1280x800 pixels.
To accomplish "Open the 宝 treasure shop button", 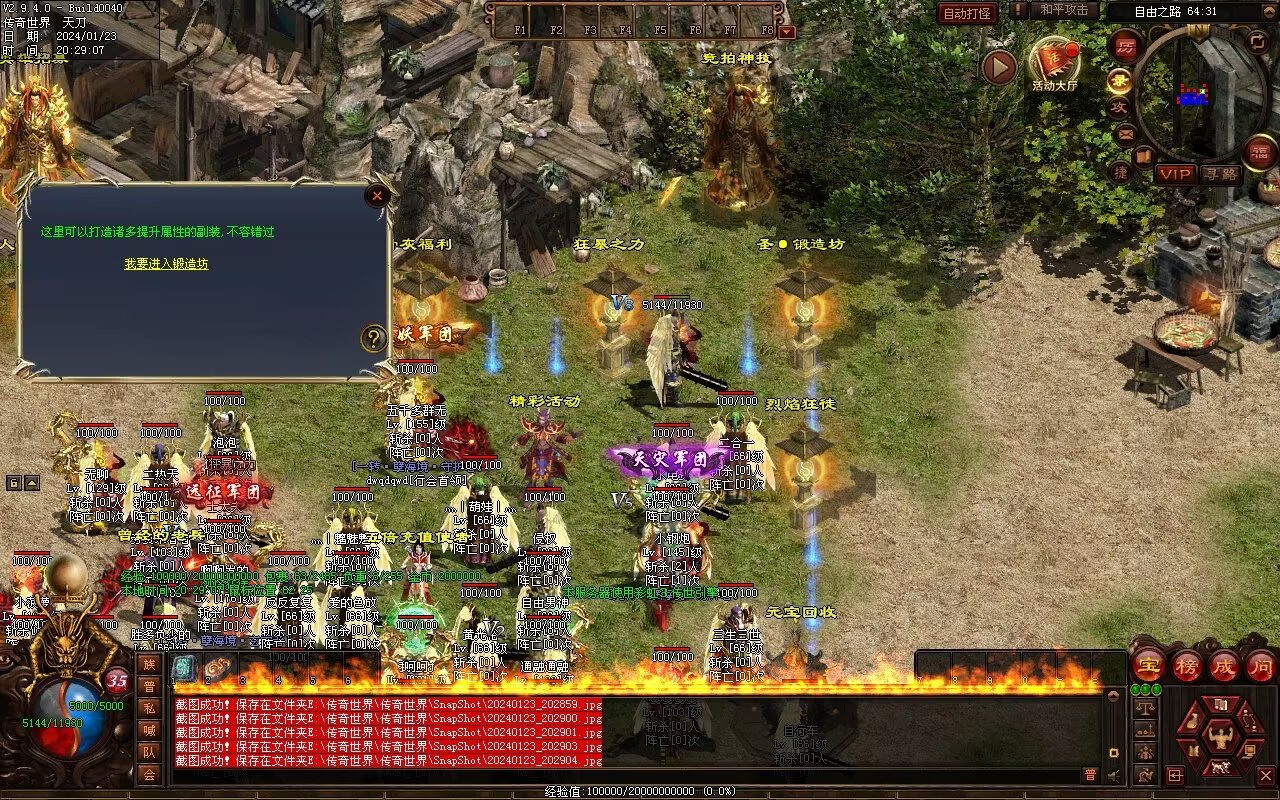I will [x=1148, y=666].
